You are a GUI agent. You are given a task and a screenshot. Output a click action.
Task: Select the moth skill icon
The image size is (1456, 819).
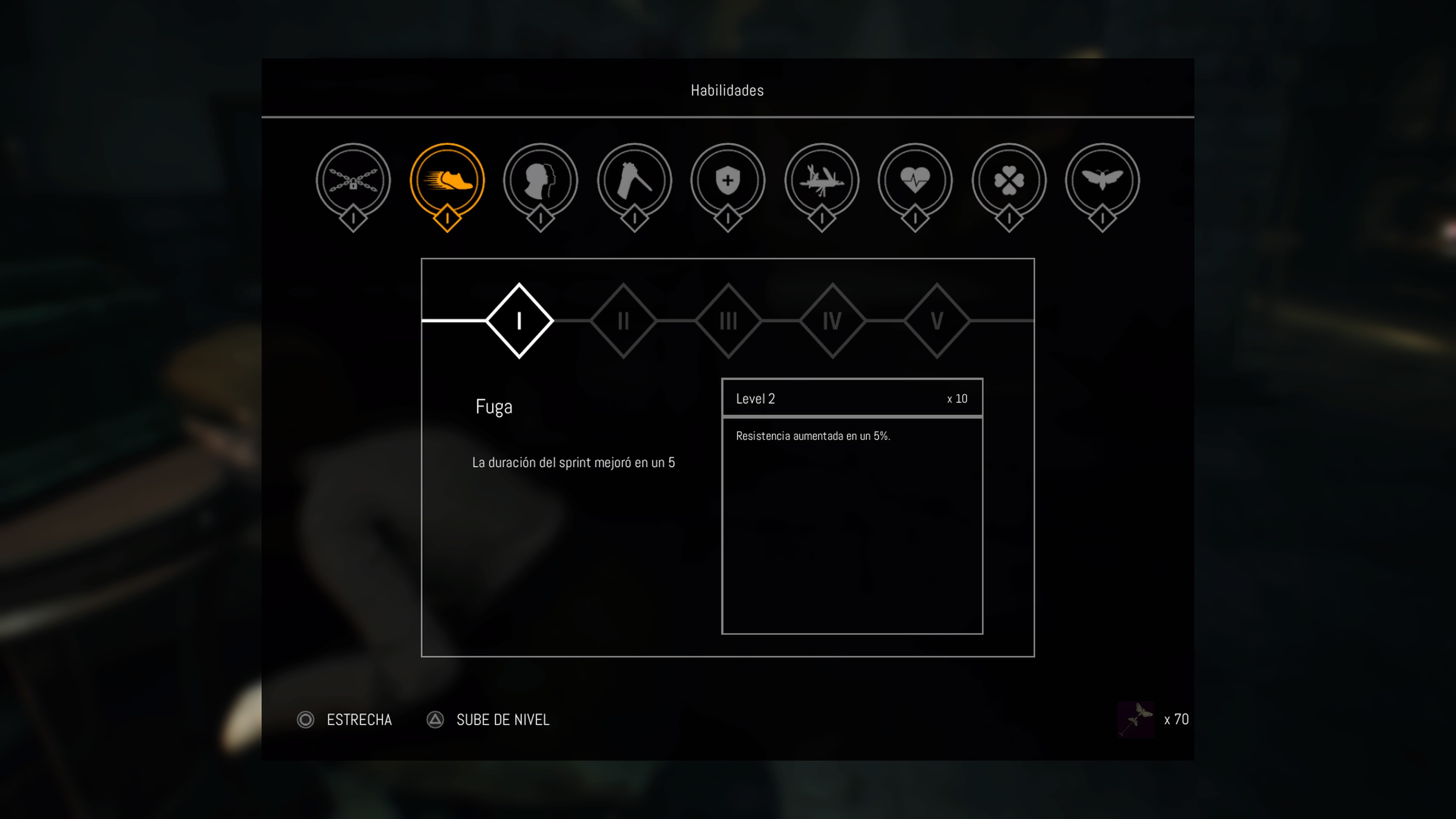(x=1102, y=181)
